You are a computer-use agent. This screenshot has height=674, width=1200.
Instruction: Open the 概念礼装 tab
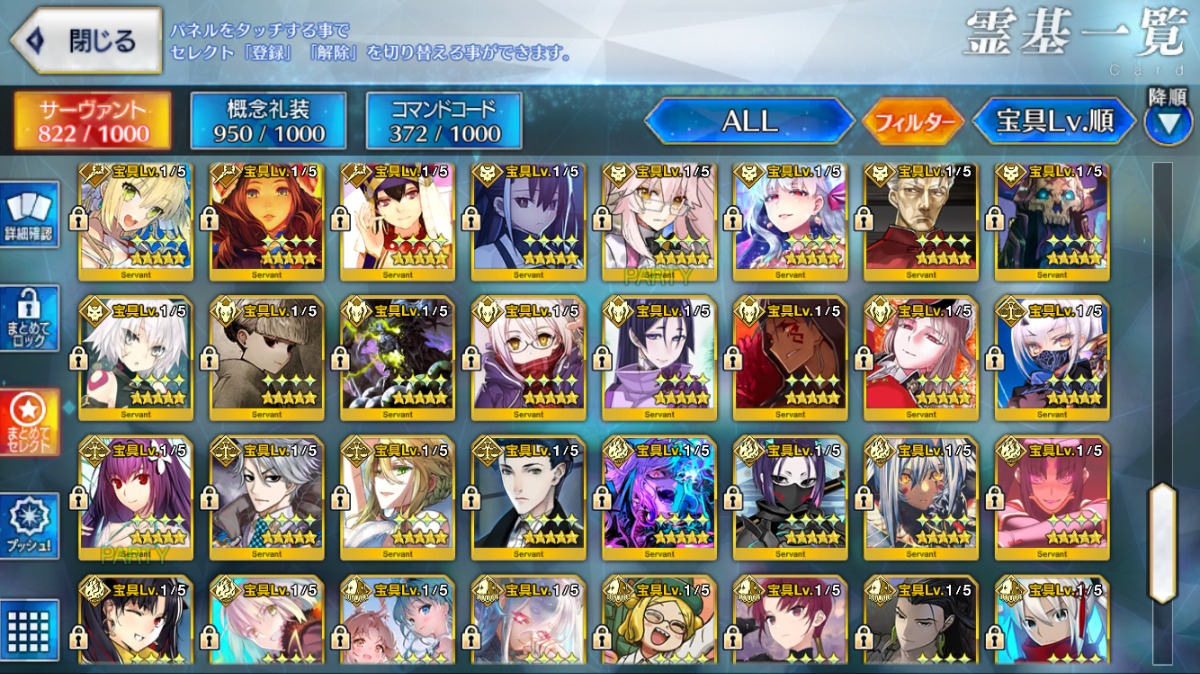point(268,121)
